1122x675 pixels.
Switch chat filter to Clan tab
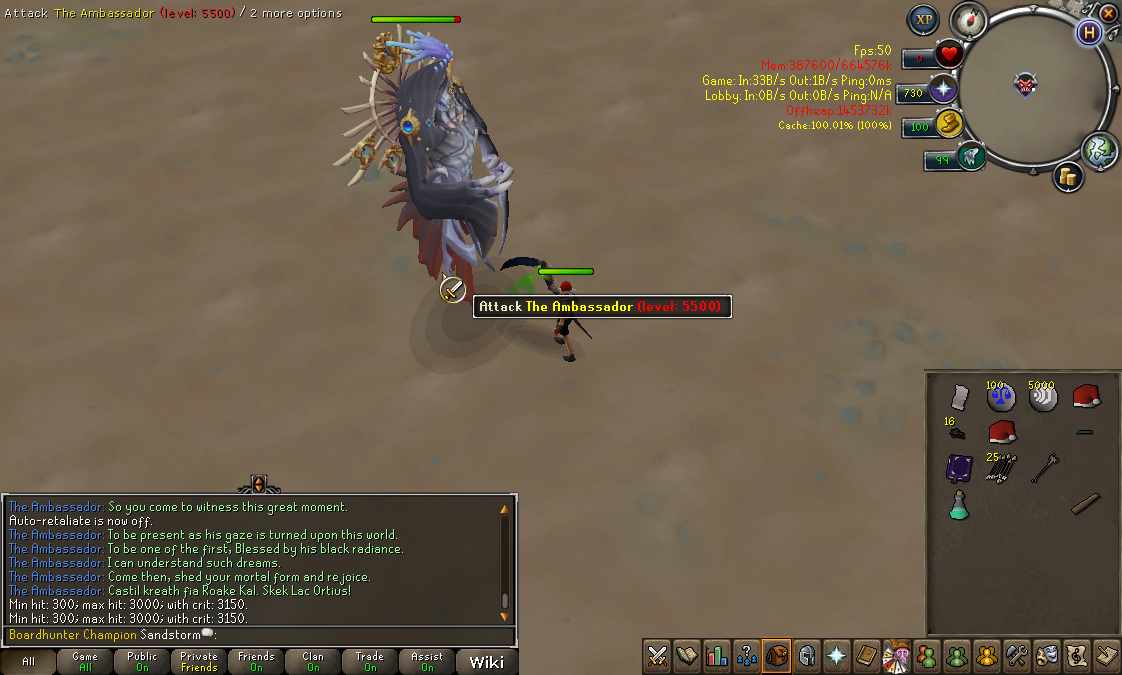pos(313,661)
